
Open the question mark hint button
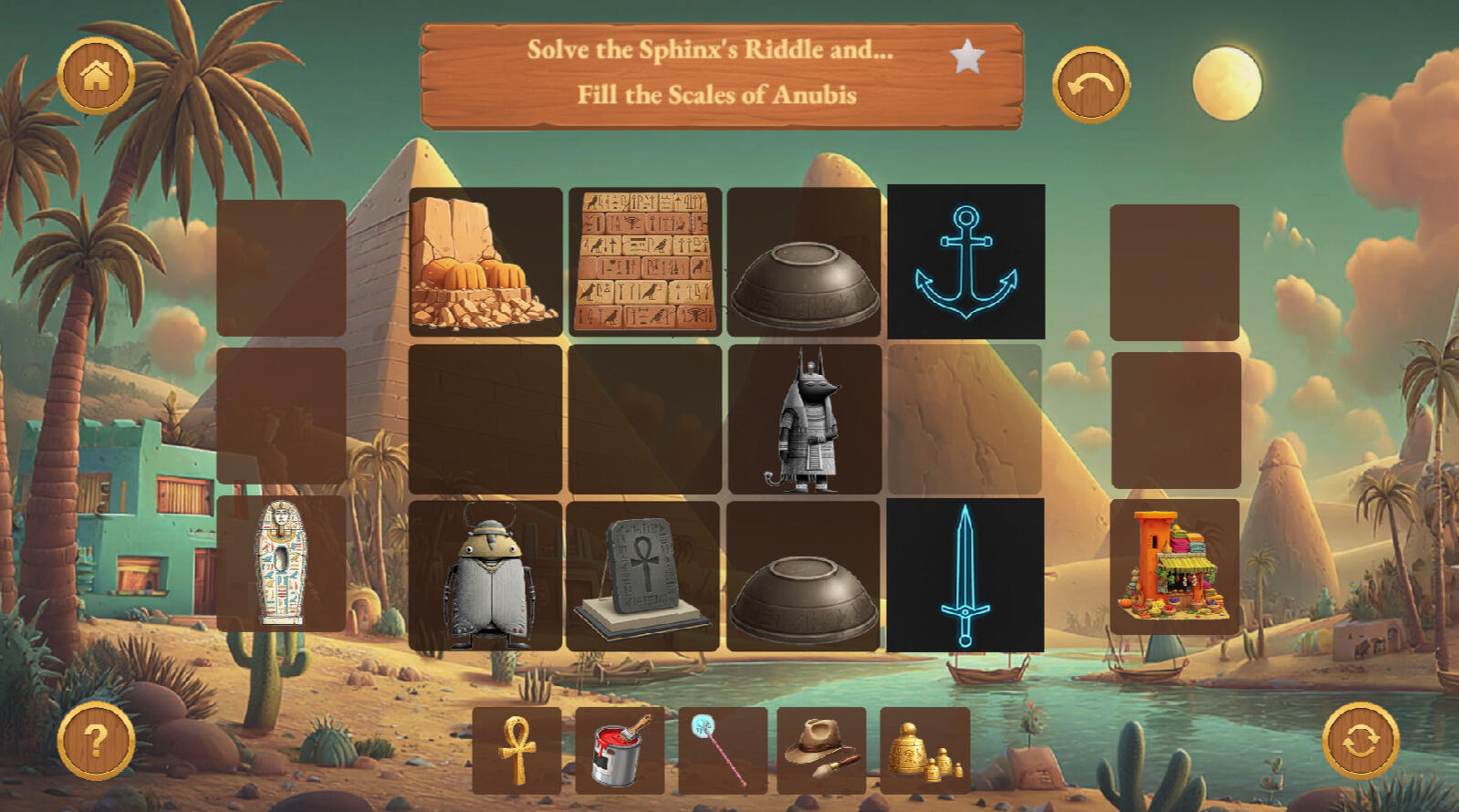click(96, 741)
